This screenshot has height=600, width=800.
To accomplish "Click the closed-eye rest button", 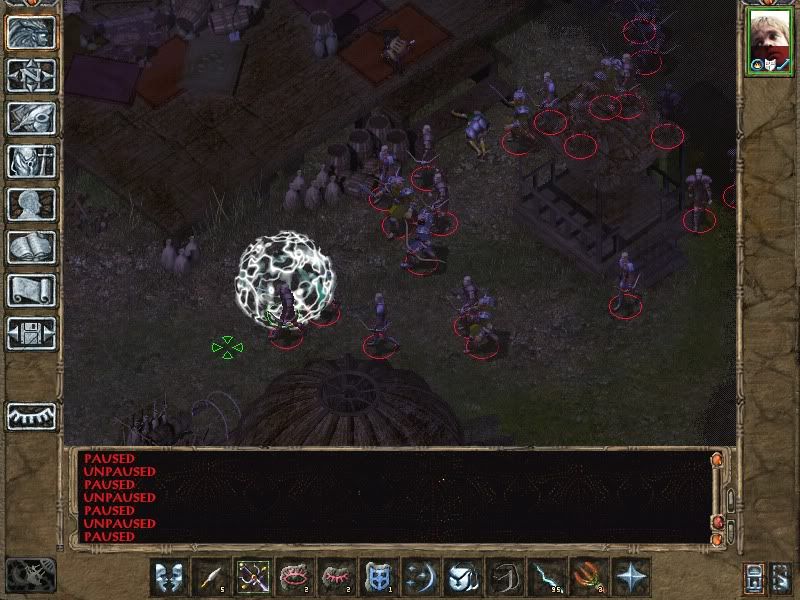I will coord(32,415).
